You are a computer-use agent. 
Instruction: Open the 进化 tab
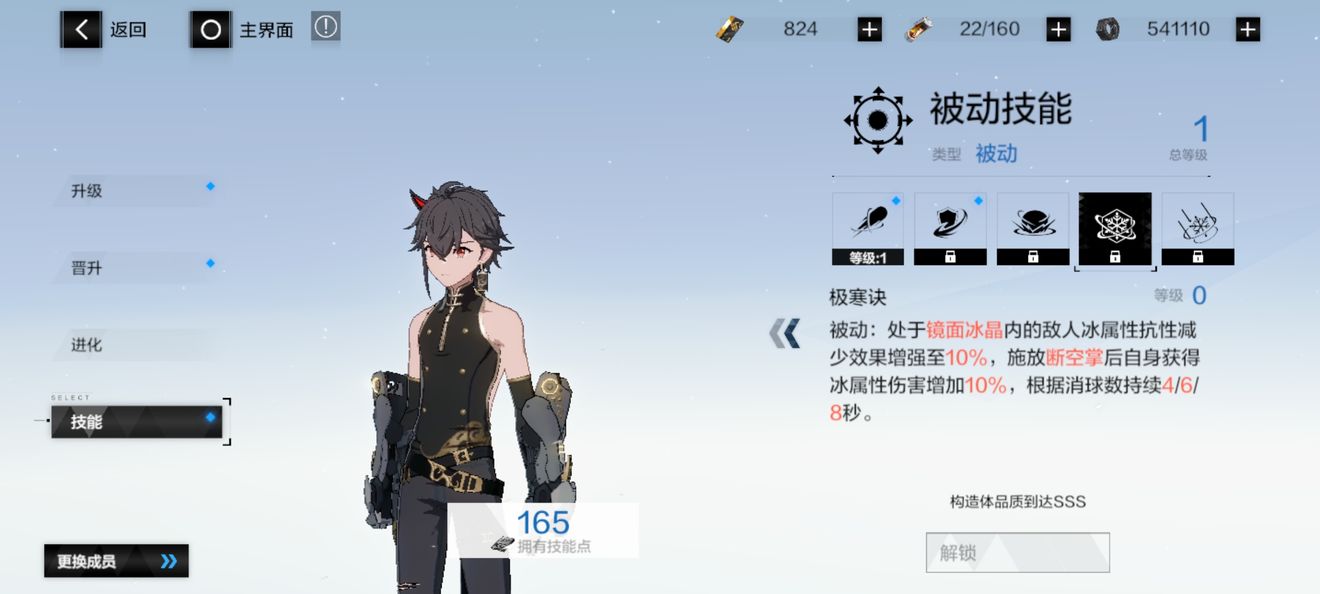(135, 345)
